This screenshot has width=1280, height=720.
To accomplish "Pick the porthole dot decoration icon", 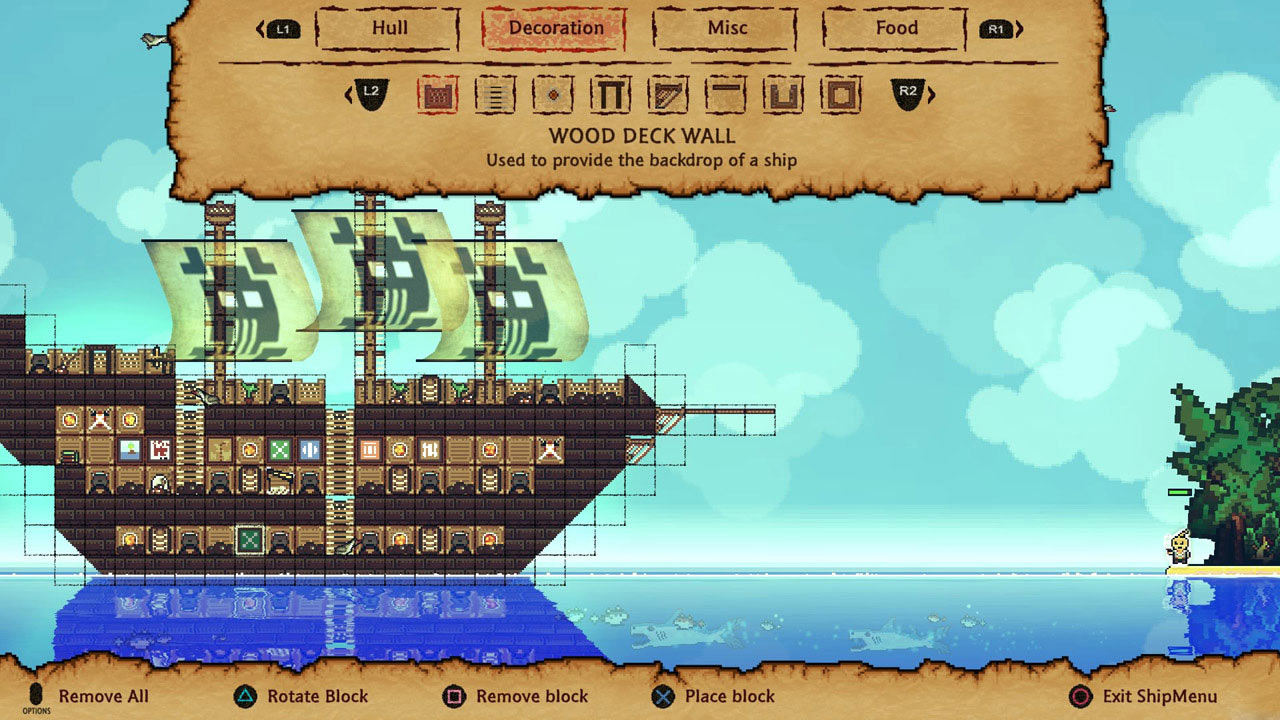I will [553, 95].
